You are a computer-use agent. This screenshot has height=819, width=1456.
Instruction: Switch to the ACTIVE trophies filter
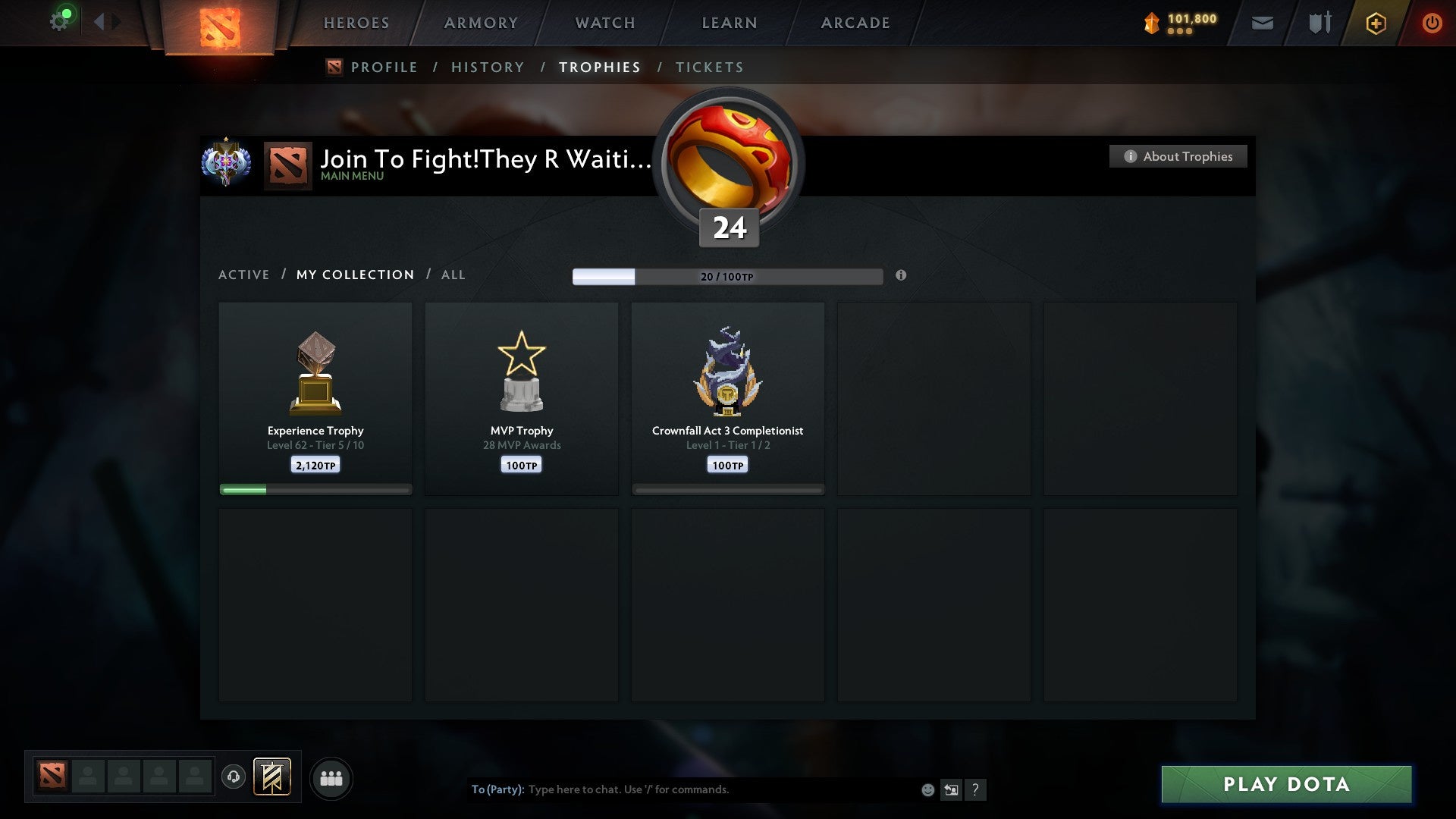pos(244,275)
